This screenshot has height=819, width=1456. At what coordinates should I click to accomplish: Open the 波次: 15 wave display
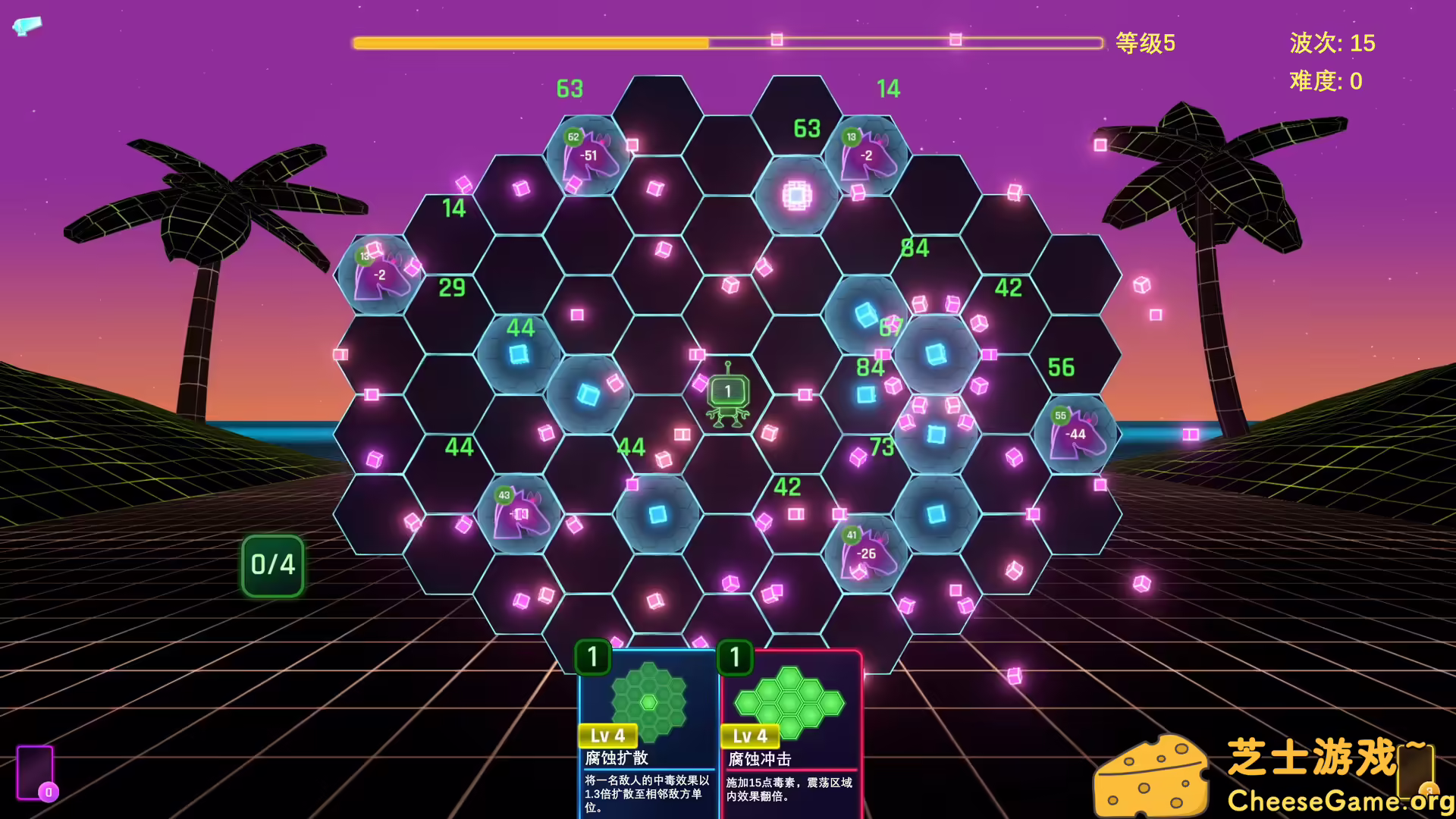coord(1332,43)
